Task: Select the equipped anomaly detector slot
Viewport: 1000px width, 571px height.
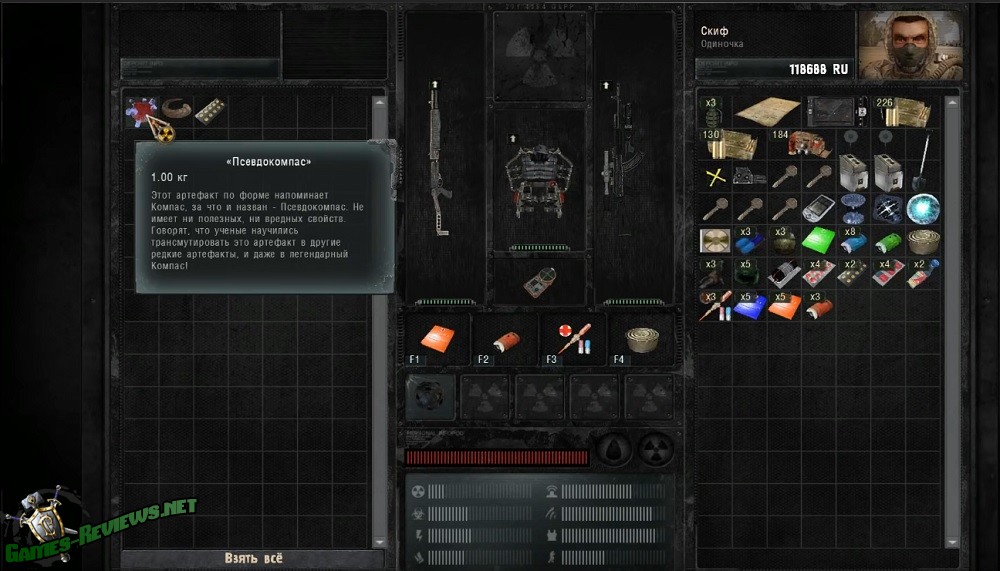Action: [538, 282]
